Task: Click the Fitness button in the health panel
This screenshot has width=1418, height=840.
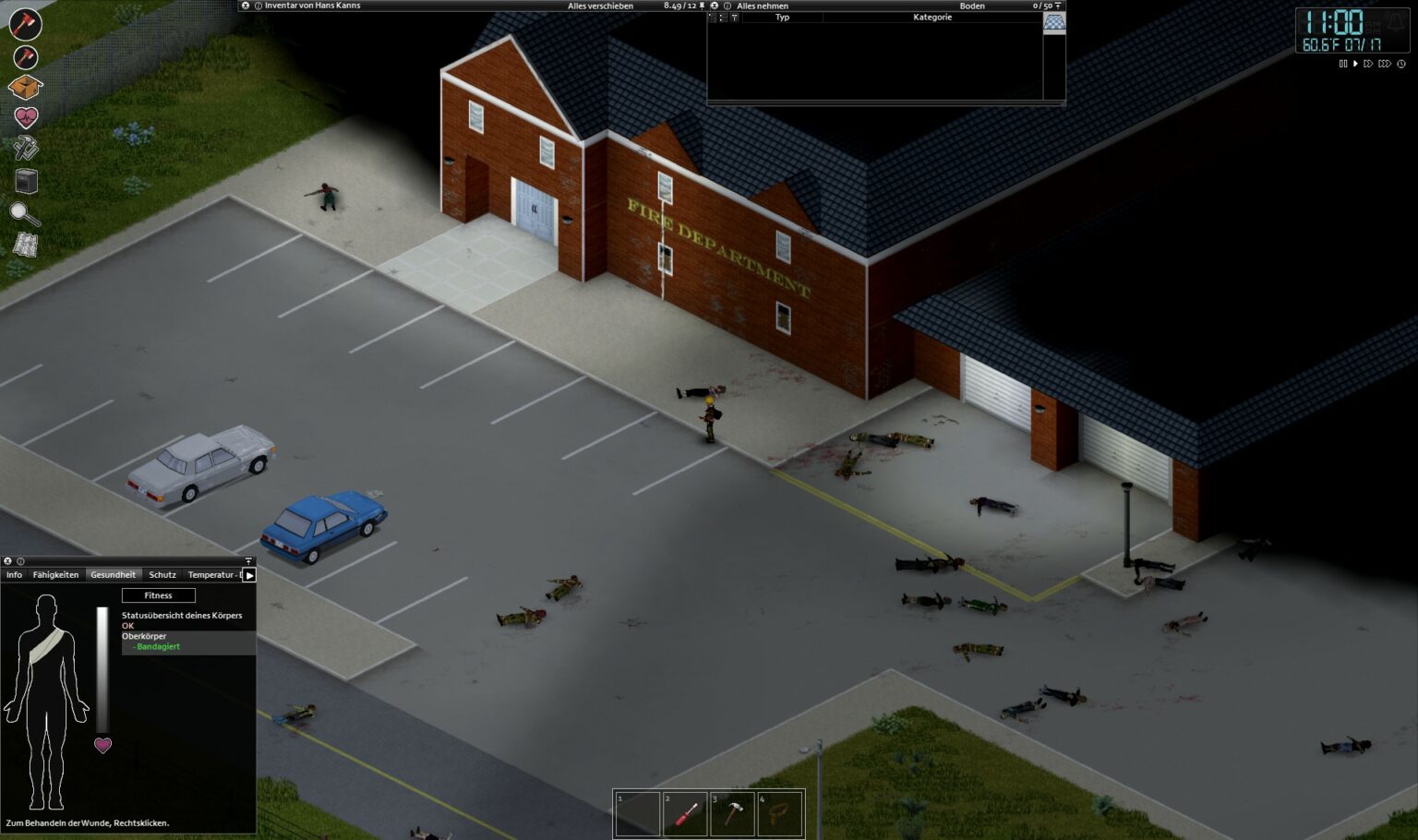Action: click(x=158, y=595)
